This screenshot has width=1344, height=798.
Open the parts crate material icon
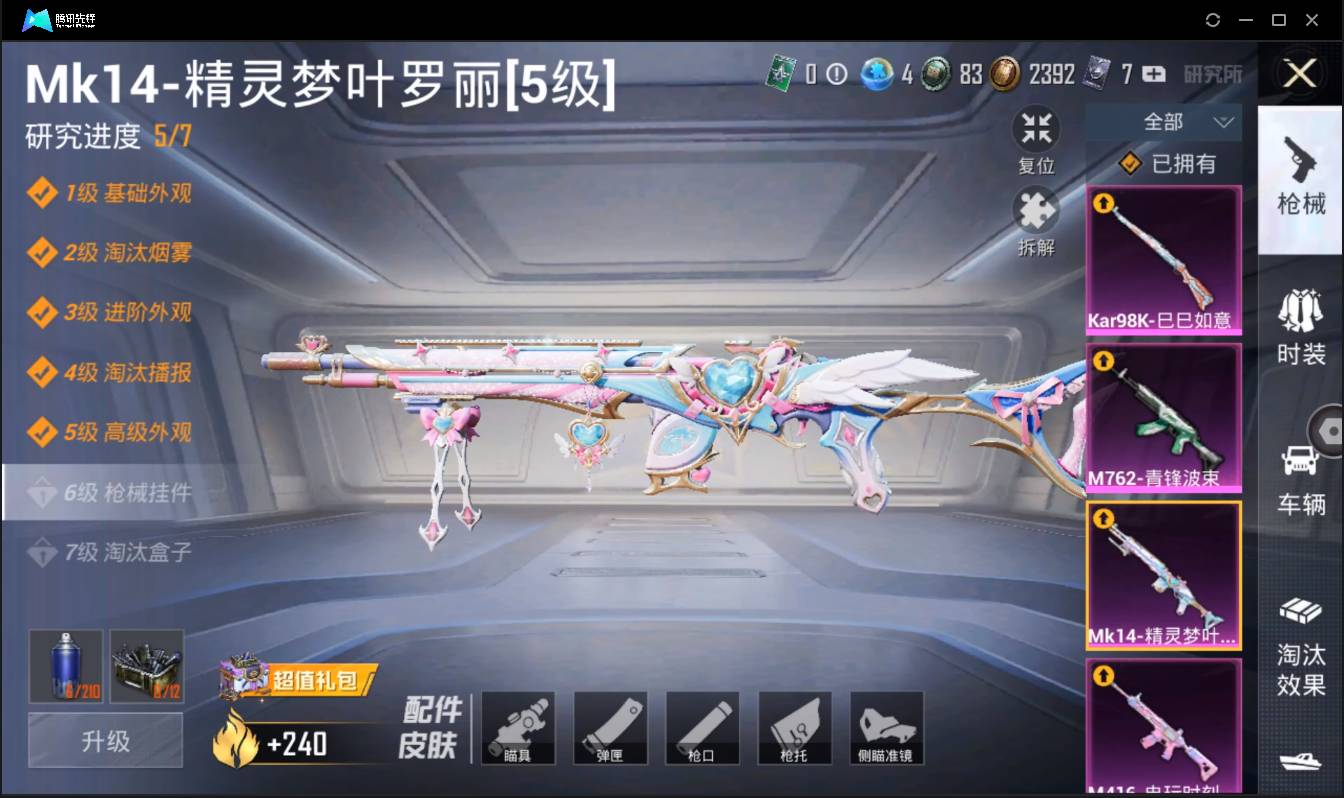[x=147, y=665]
